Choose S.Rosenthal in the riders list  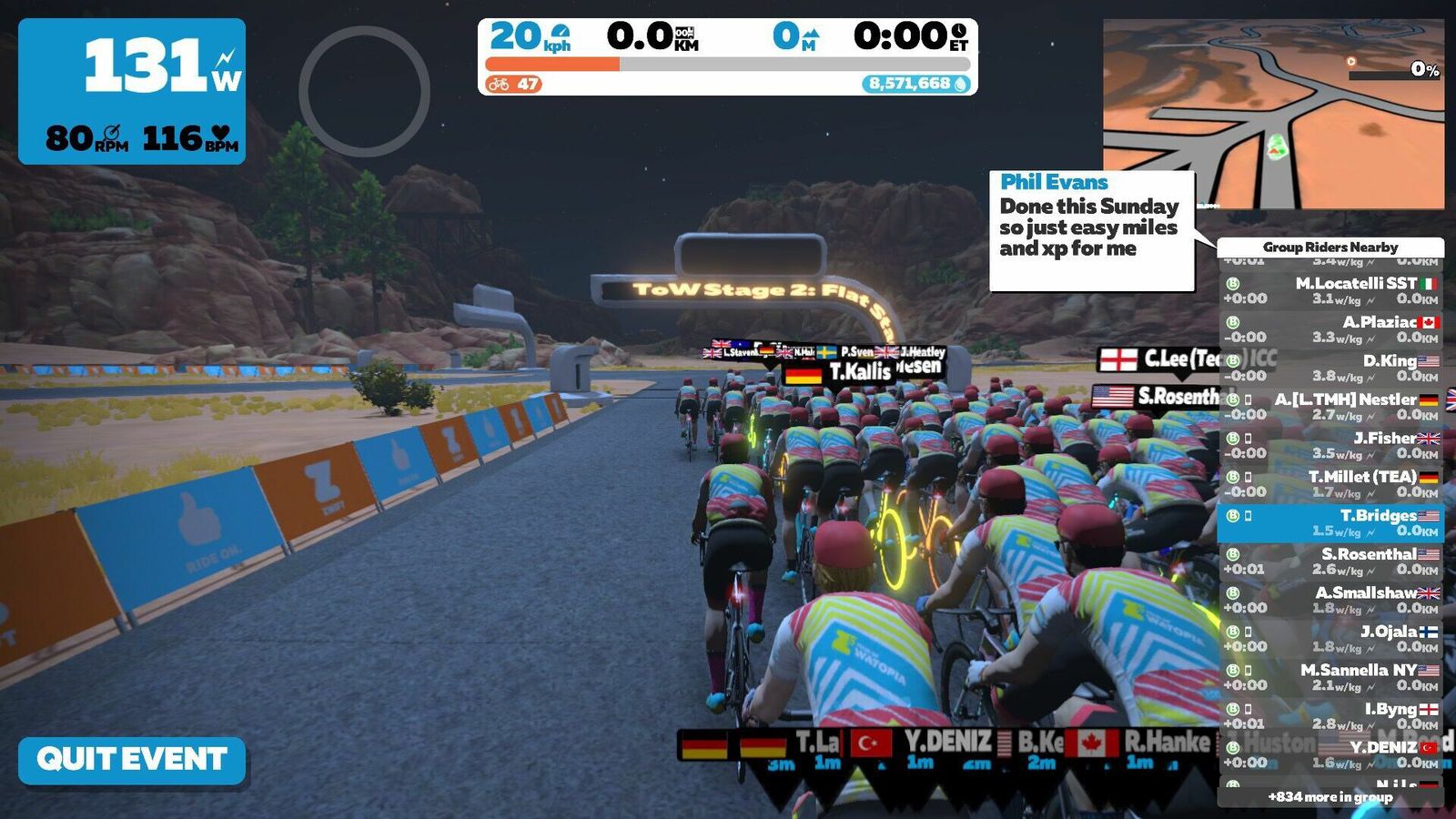click(1330, 561)
